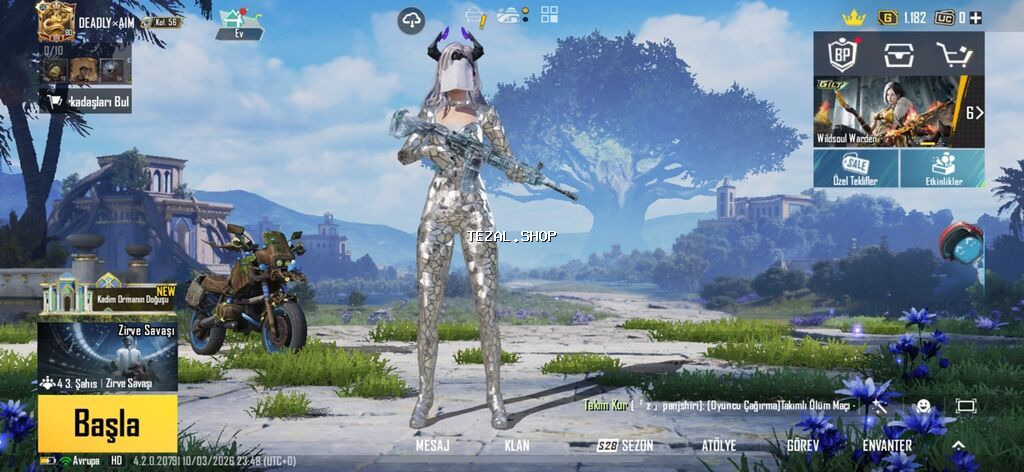1024x472 pixels.
Task: Open the emoji chat face icon
Action: click(x=923, y=406)
